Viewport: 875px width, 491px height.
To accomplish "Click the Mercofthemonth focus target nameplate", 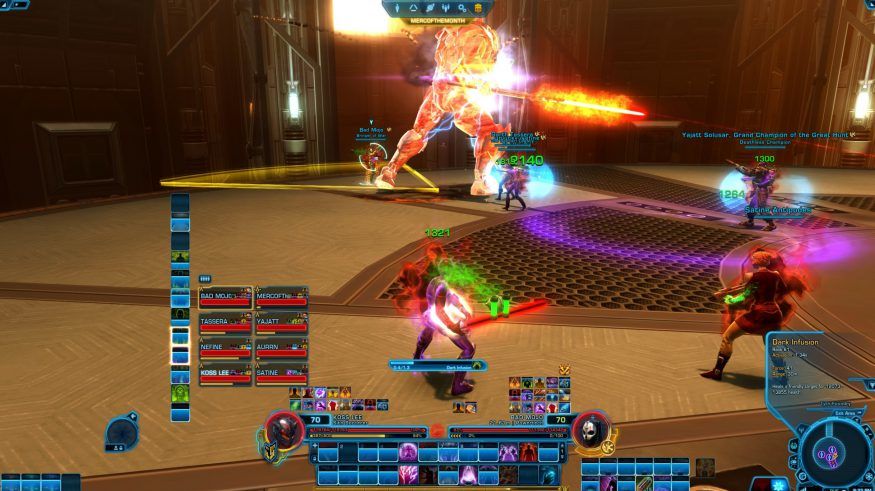I will (438, 20).
